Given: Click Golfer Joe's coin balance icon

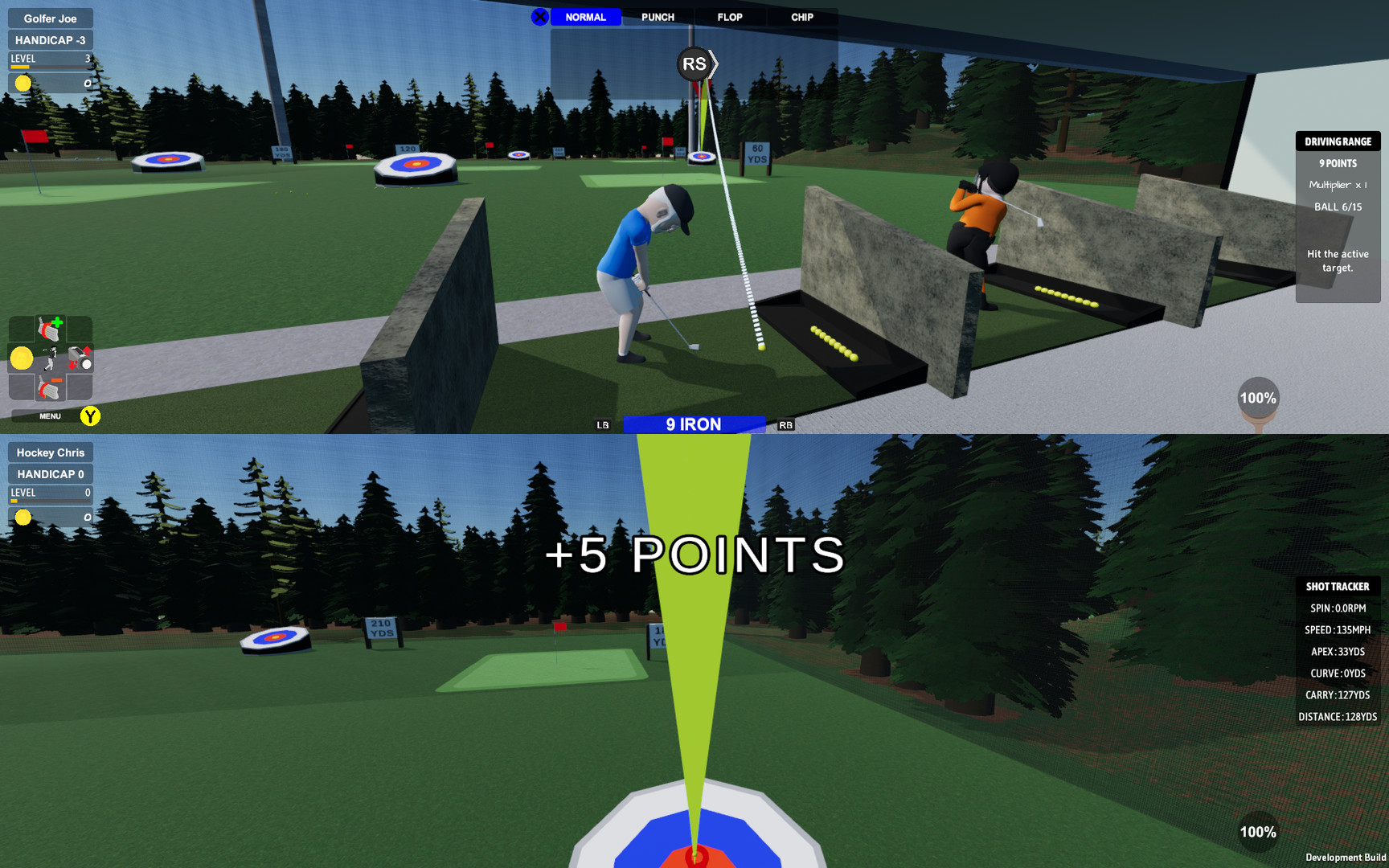Looking at the screenshot, I should [23, 83].
